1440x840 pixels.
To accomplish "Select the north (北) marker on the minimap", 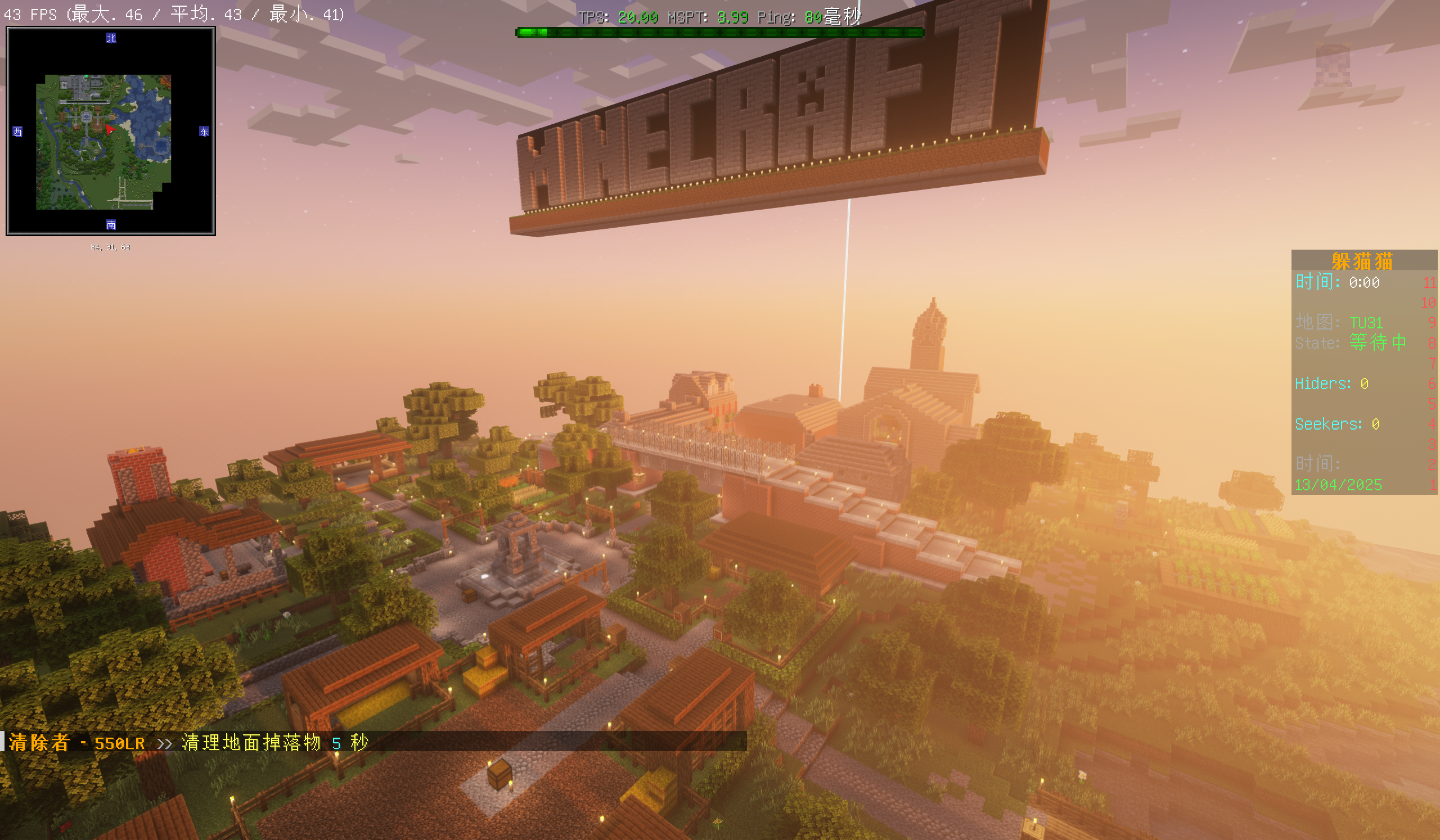I will click(x=111, y=38).
